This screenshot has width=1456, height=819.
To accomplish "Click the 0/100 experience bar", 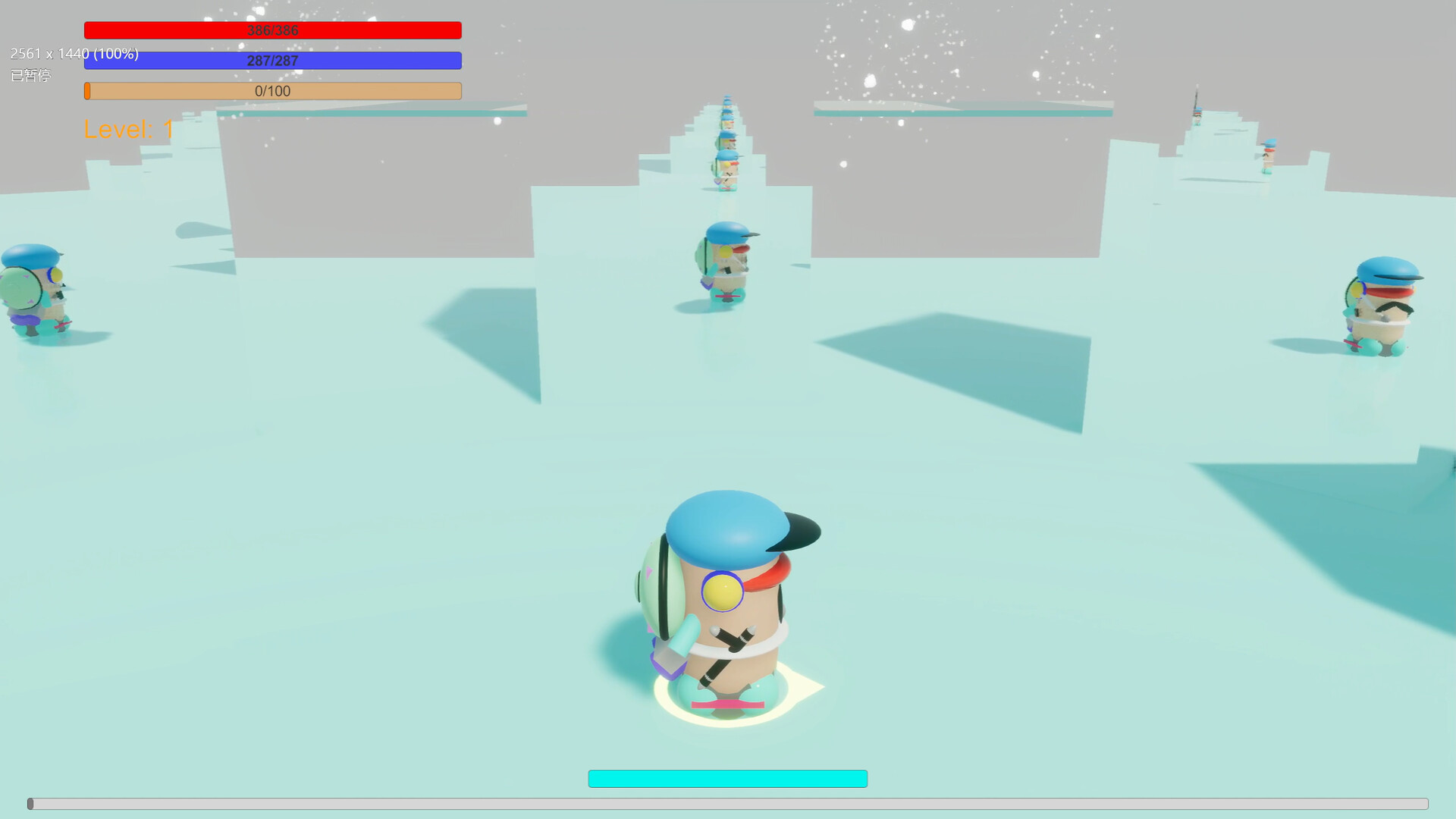I will coord(272,90).
